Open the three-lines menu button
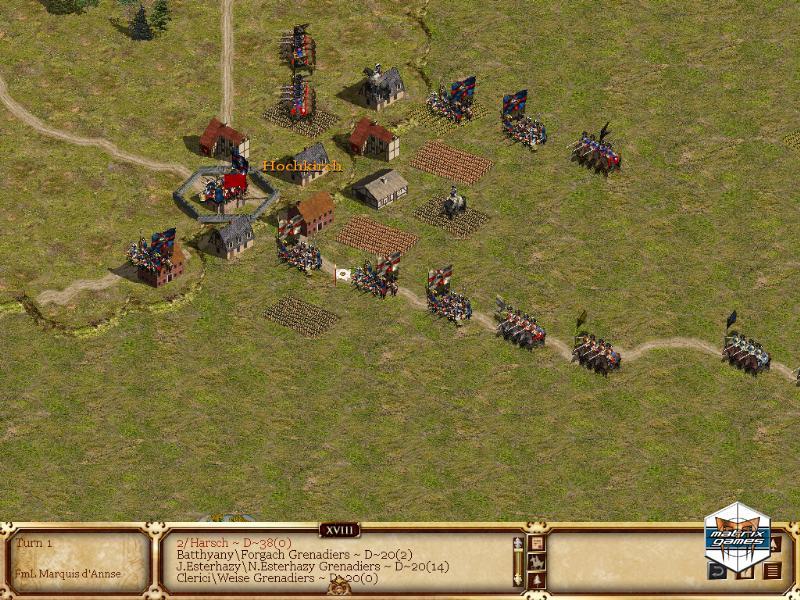800x600 pixels. tap(772, 572)
